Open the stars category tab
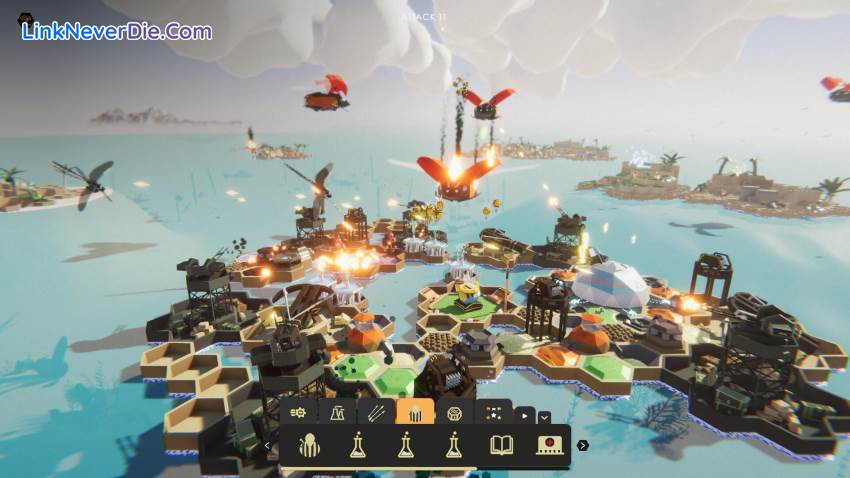Screen dimensions: 850x478 (x=493, y=412)
